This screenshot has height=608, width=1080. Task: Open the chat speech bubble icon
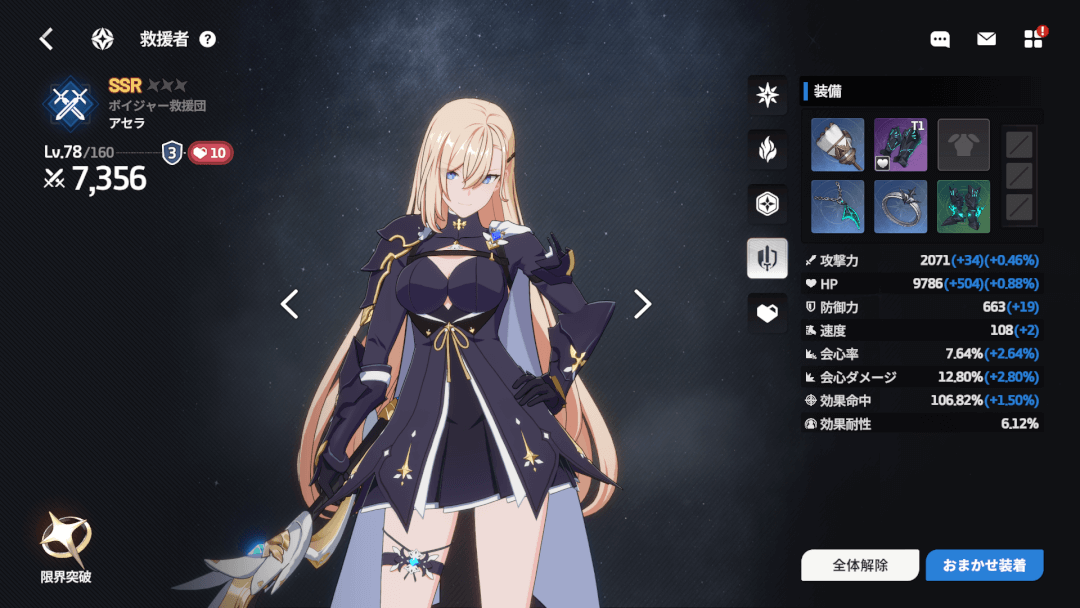point(940,39)
